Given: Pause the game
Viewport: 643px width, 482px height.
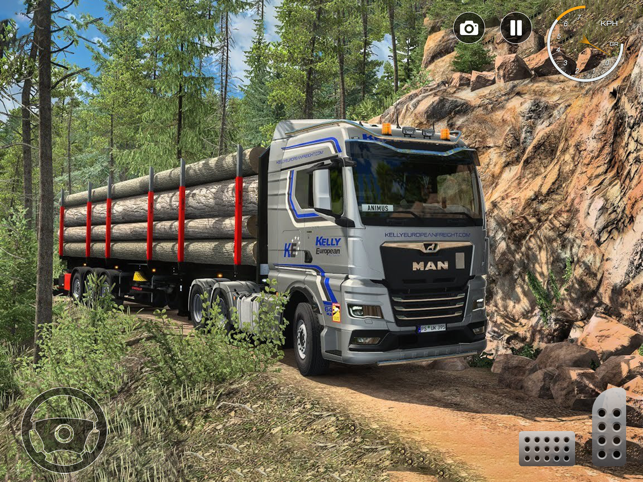Looking at the screenshot, I should tap(516, 28).
